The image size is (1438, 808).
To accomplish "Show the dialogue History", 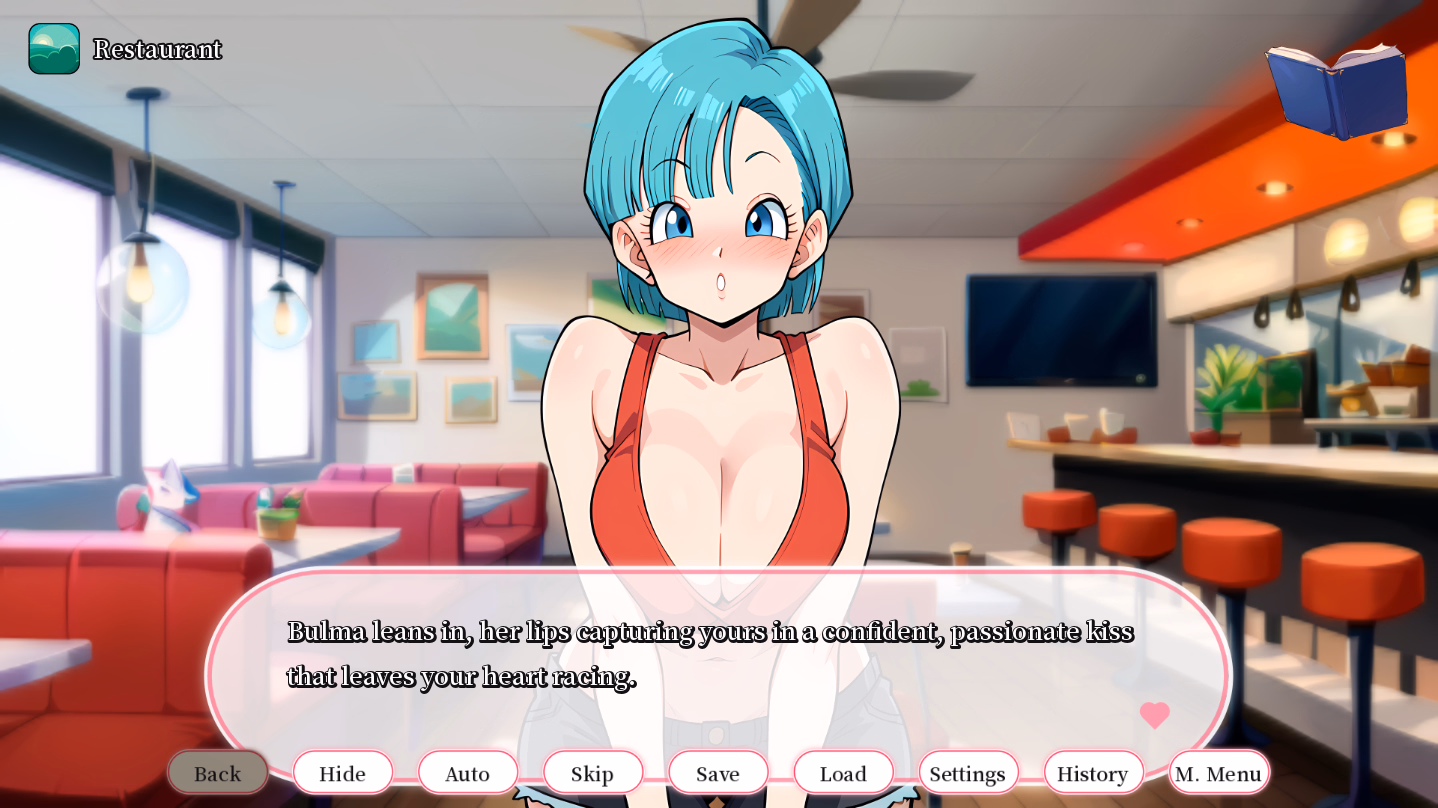I will coord(1093,773).
